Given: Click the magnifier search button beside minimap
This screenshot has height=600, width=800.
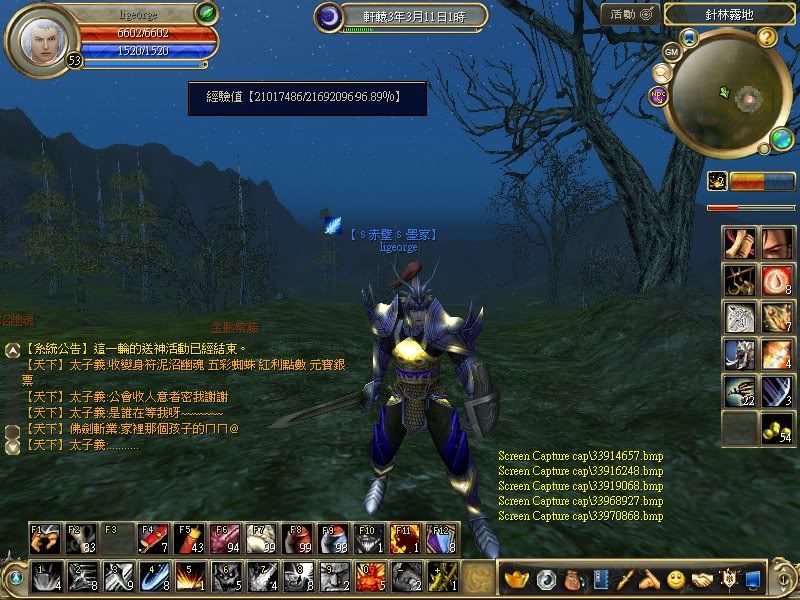Looking at the screenshot, I should pos(661,73).
